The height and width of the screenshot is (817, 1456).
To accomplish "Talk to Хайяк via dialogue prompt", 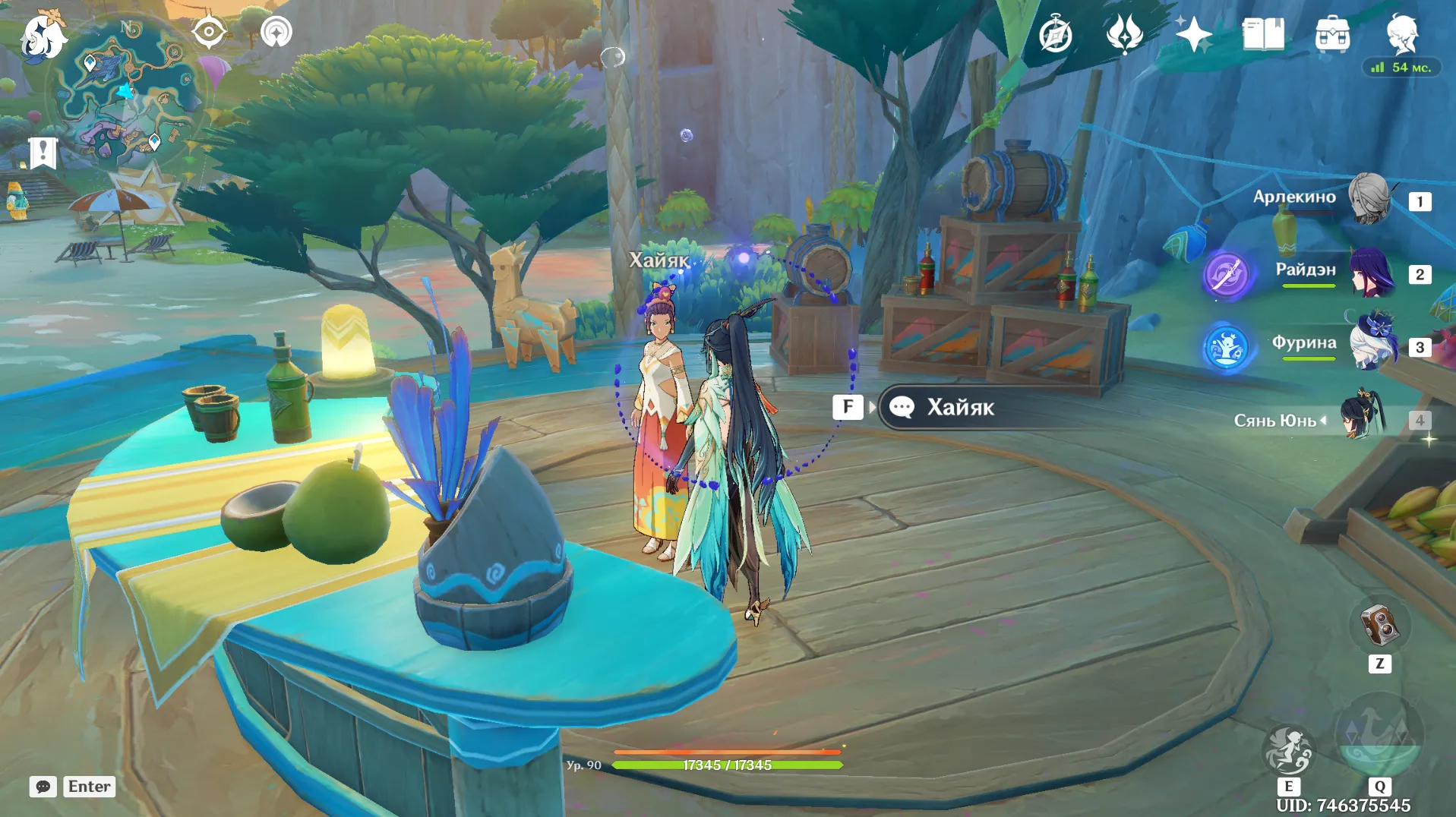I will (x=960, y=408).
